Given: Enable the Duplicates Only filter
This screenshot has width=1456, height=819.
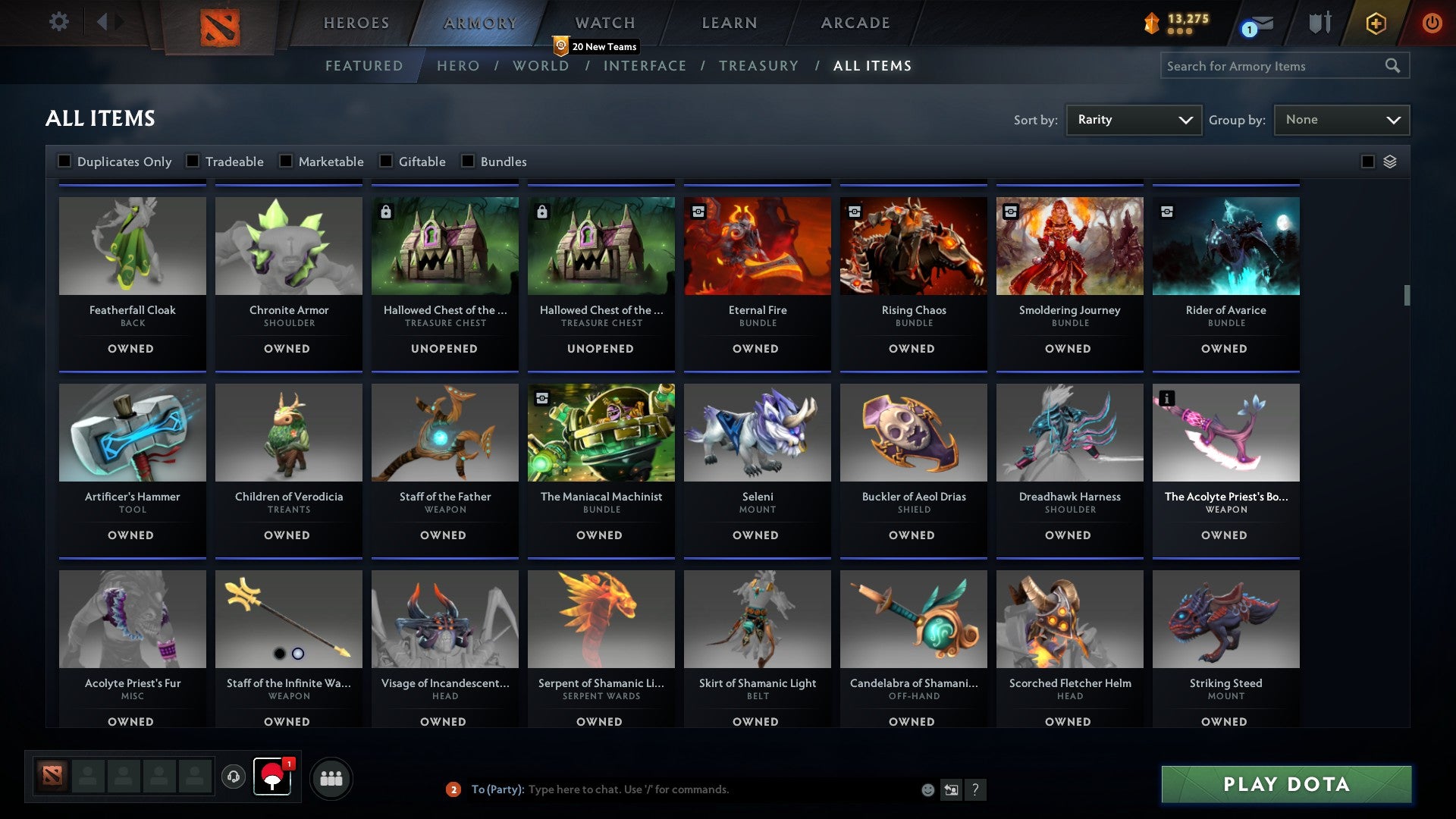Looking at the screenshot, I should pyautogui.click(x=64, y=161).
